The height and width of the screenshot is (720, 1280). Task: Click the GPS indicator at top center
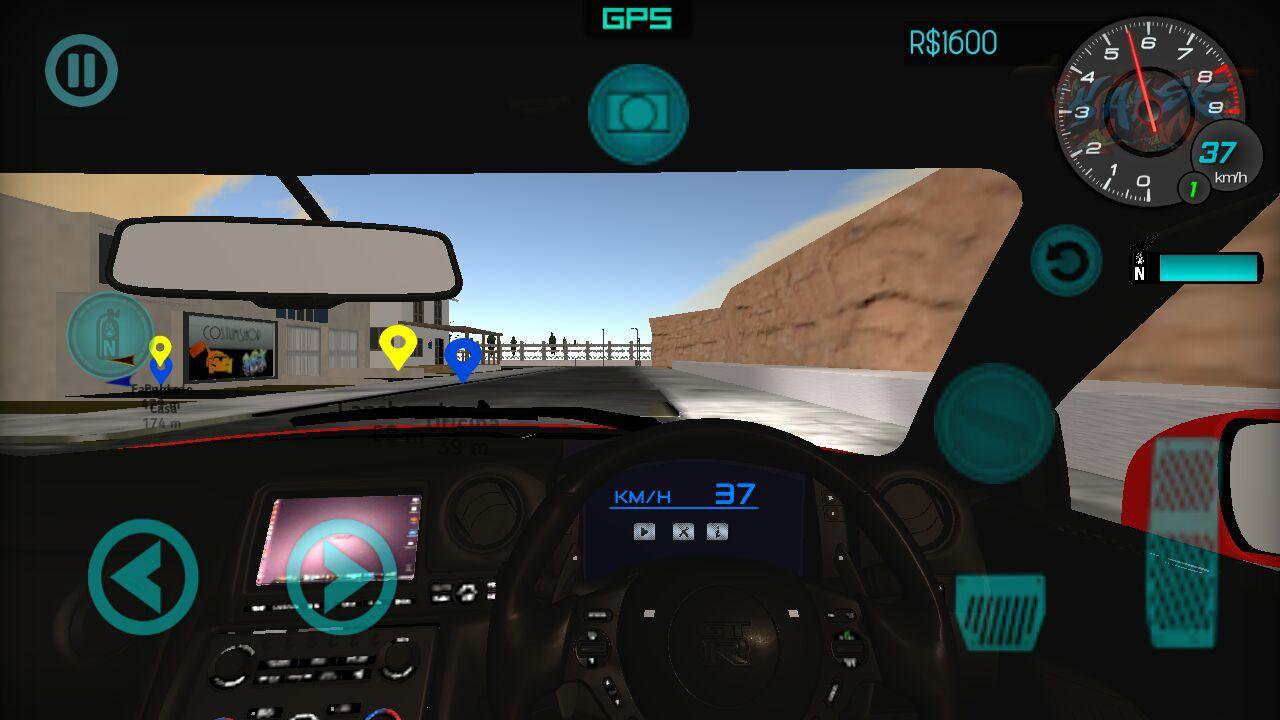tap(639, 18)
